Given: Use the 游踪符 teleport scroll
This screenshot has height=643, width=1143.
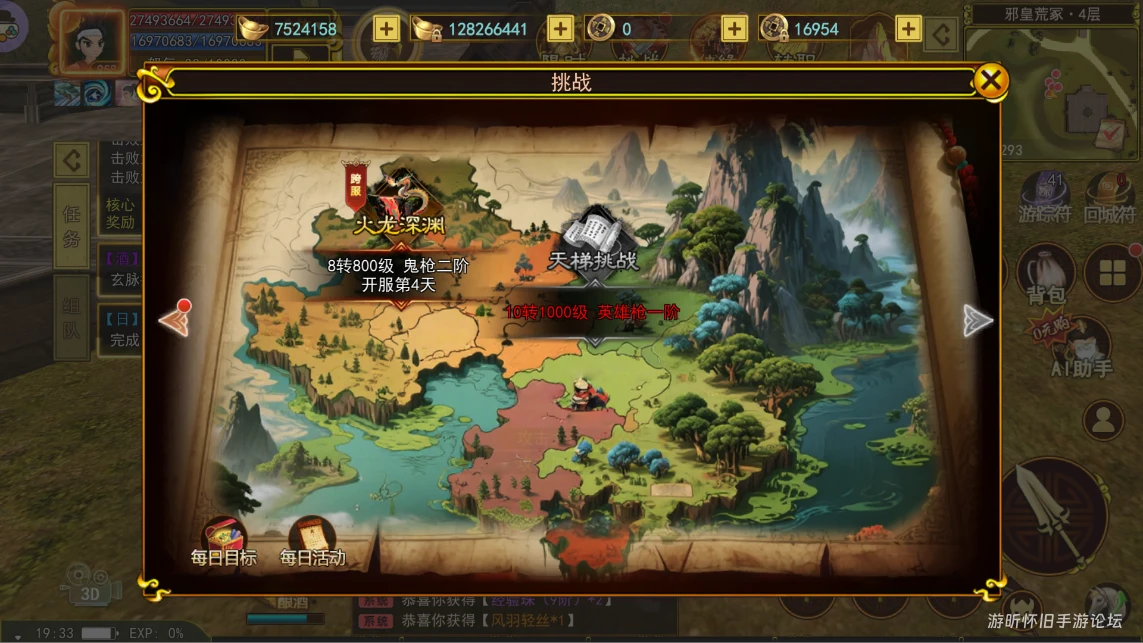Looking at the screenshot, I should click(1045, 197).
